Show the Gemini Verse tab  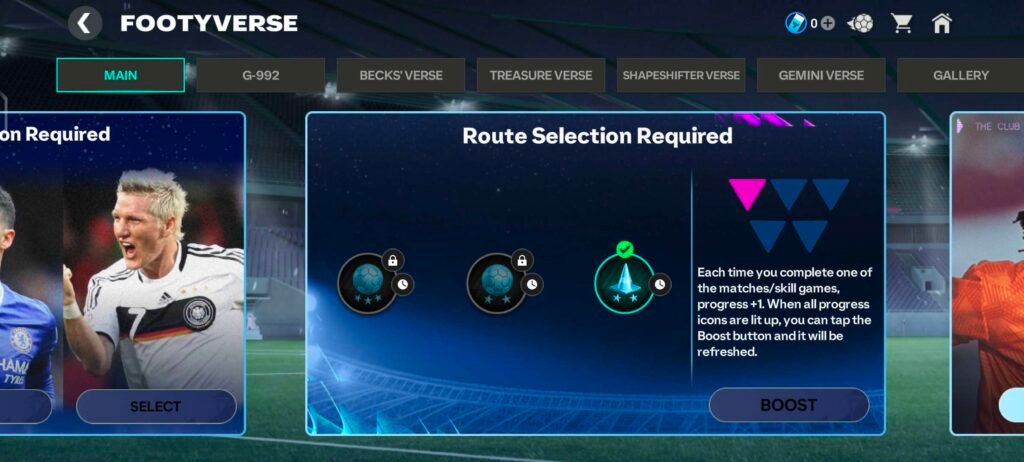(x=821, y=75)
